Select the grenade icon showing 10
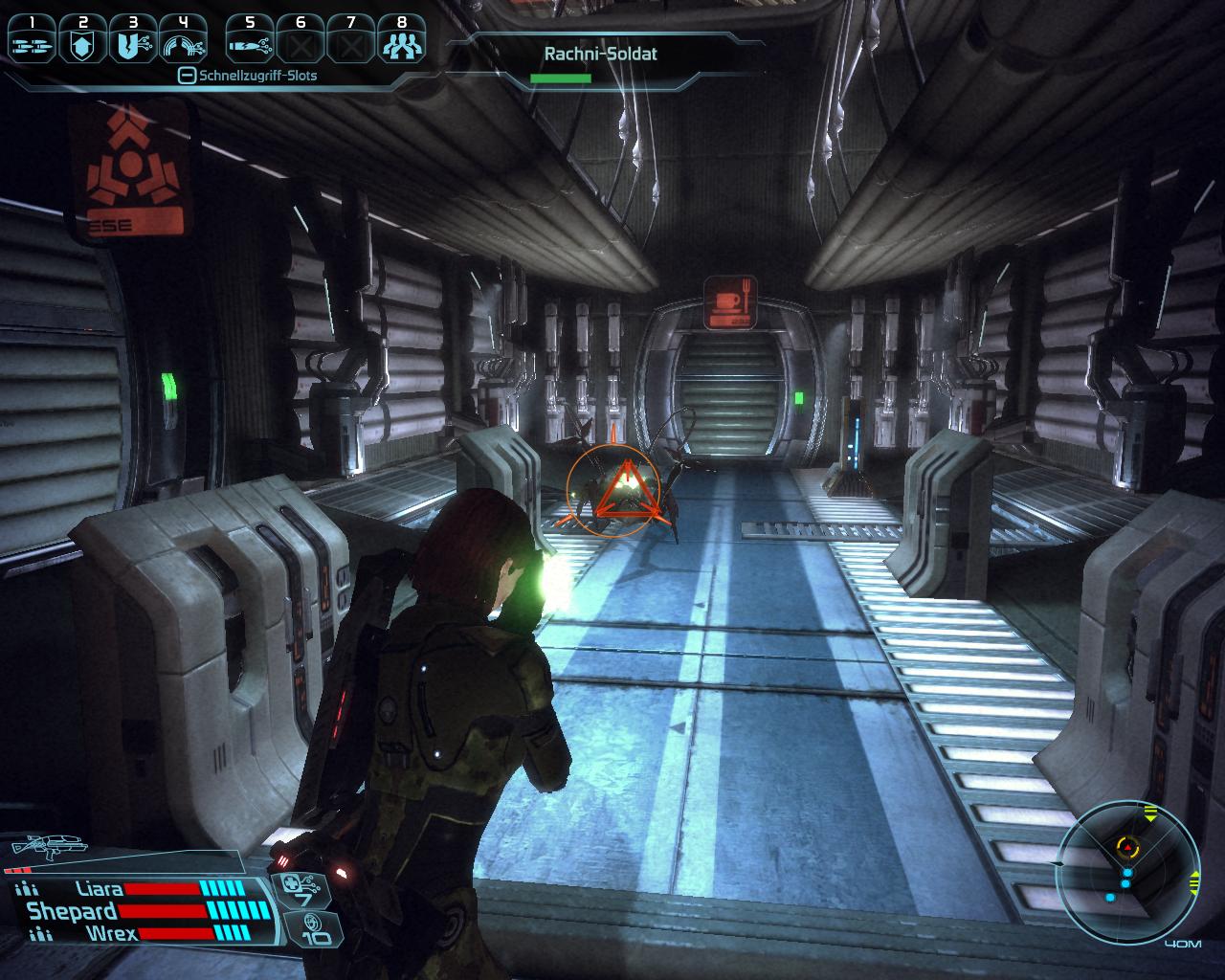1225x980 pixels. (x=309, y=928)
